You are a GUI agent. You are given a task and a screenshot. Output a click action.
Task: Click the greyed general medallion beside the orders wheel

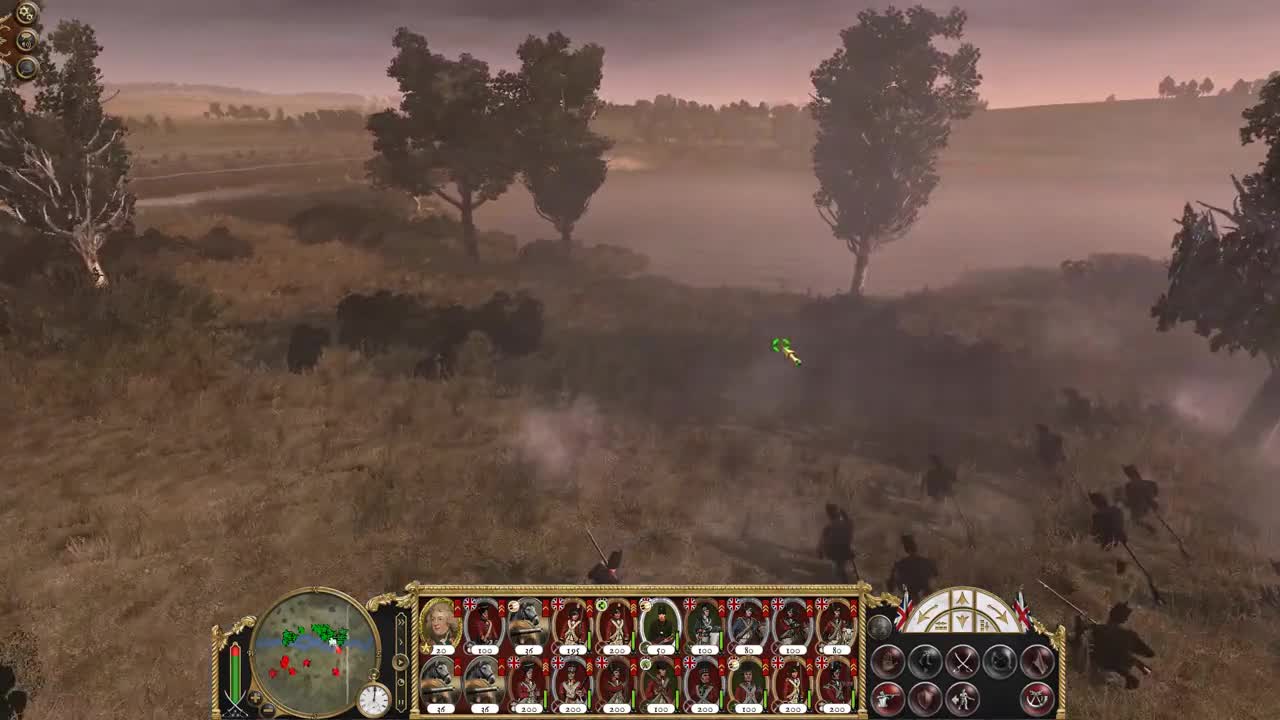pos(881,626)
